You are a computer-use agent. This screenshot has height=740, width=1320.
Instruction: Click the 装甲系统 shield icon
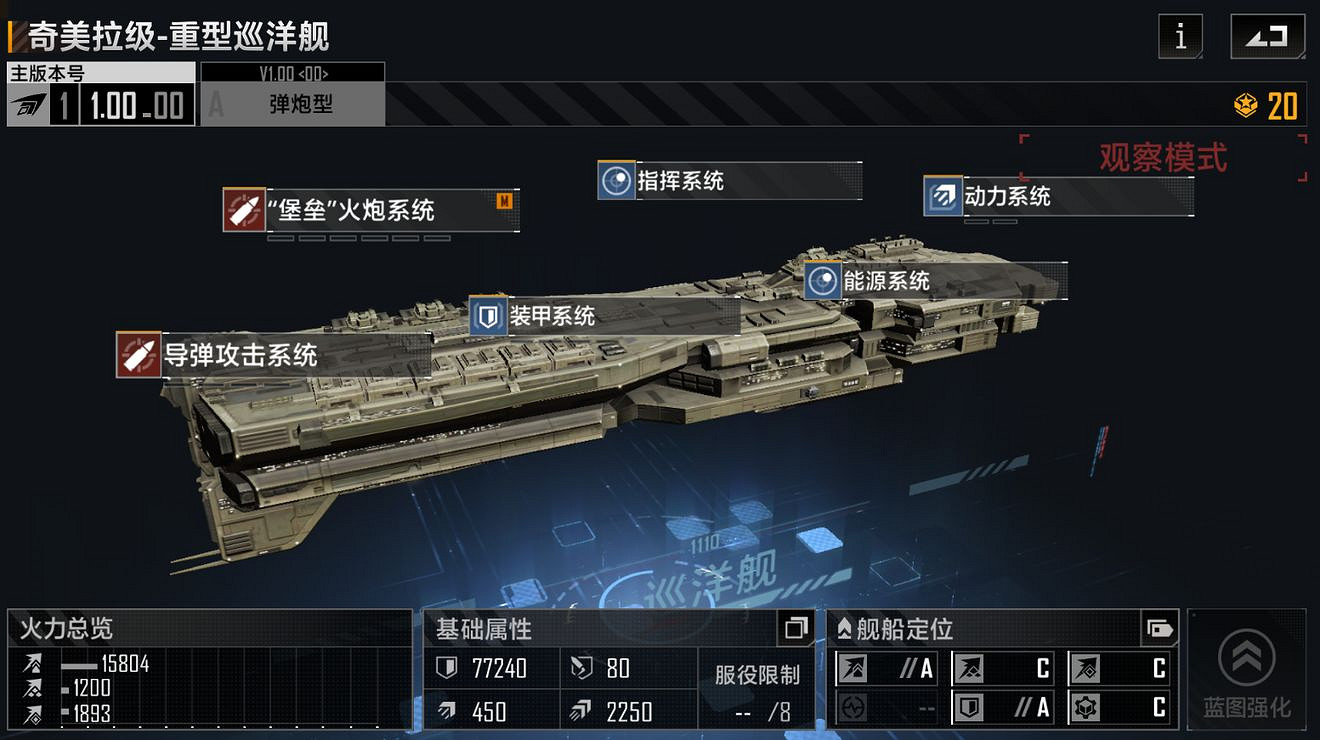point(489,317)
